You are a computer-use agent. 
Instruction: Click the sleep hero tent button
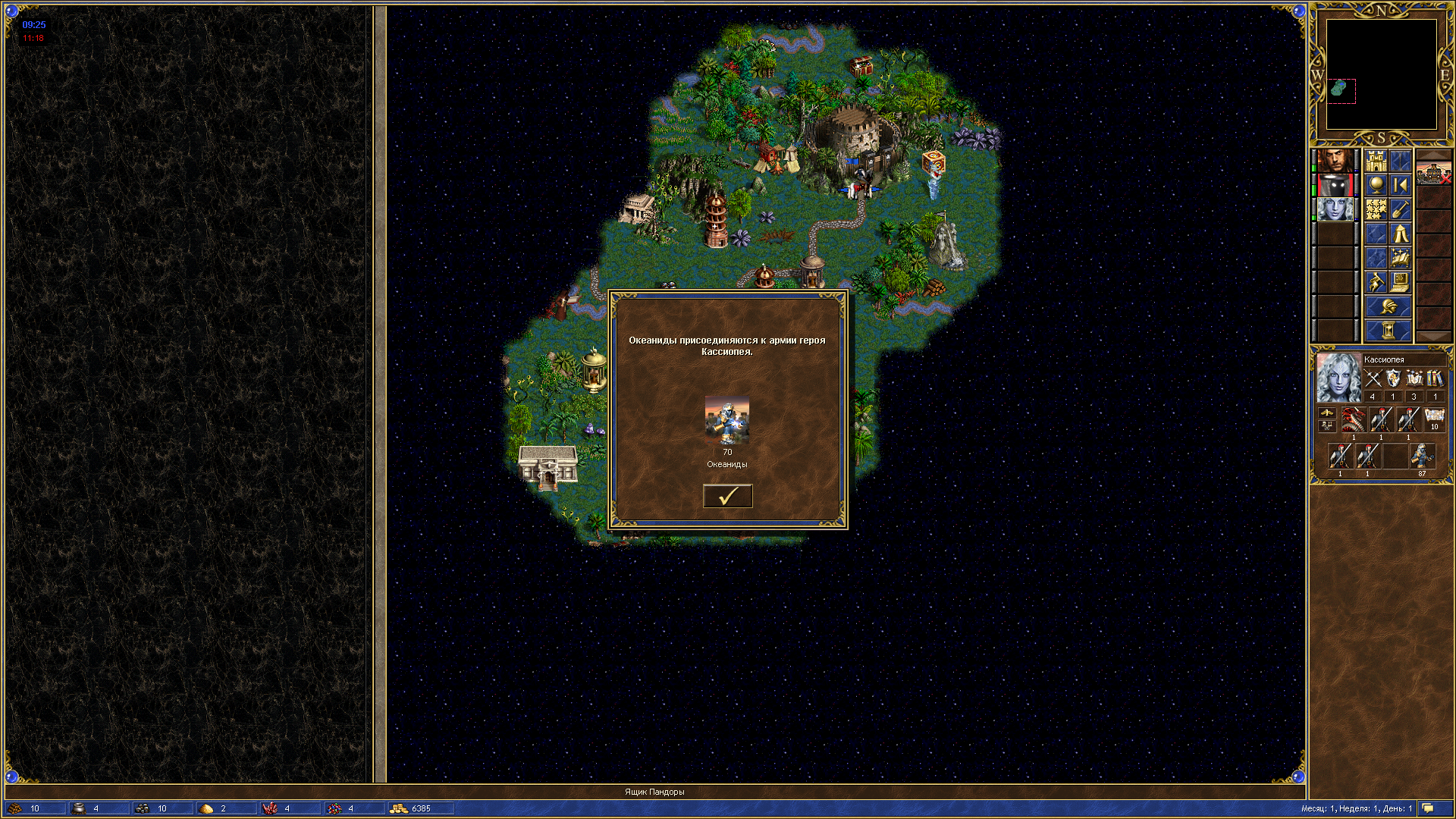point(1400,234)
